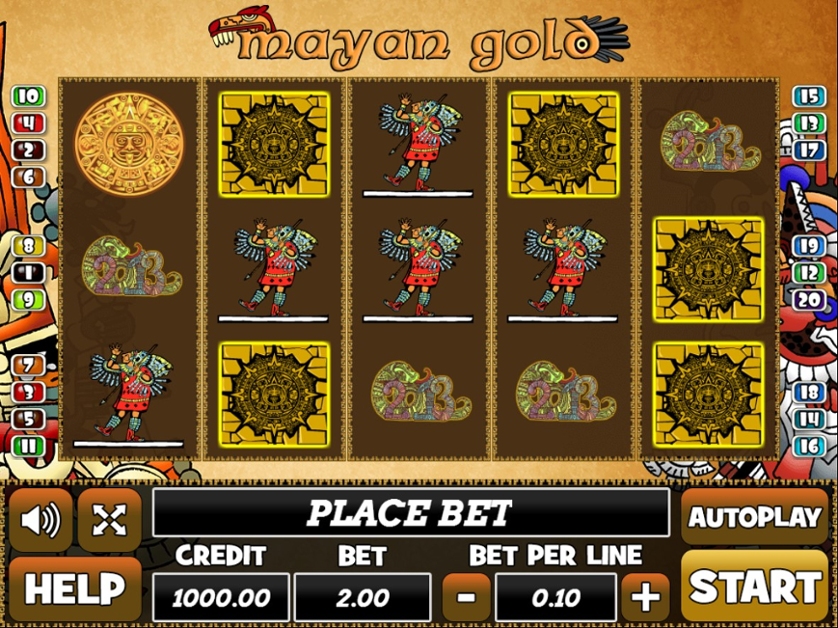838x628 pixels.
Task: Click payline number 7 marker
Action: point(28,366)
